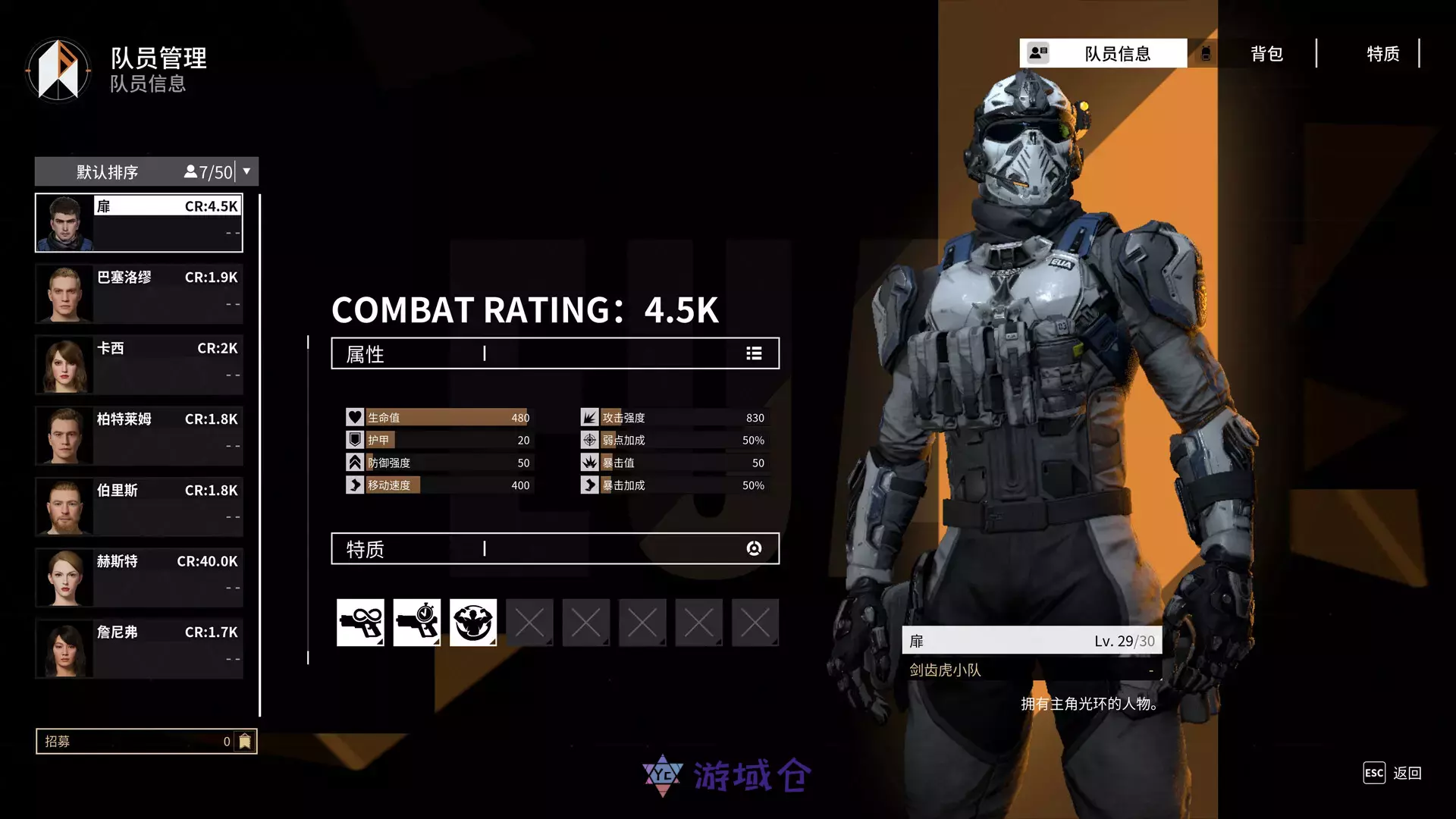Click the explosion icon beside 暴击值
This screenshot has height=819, width=1456.
[589, 462]
